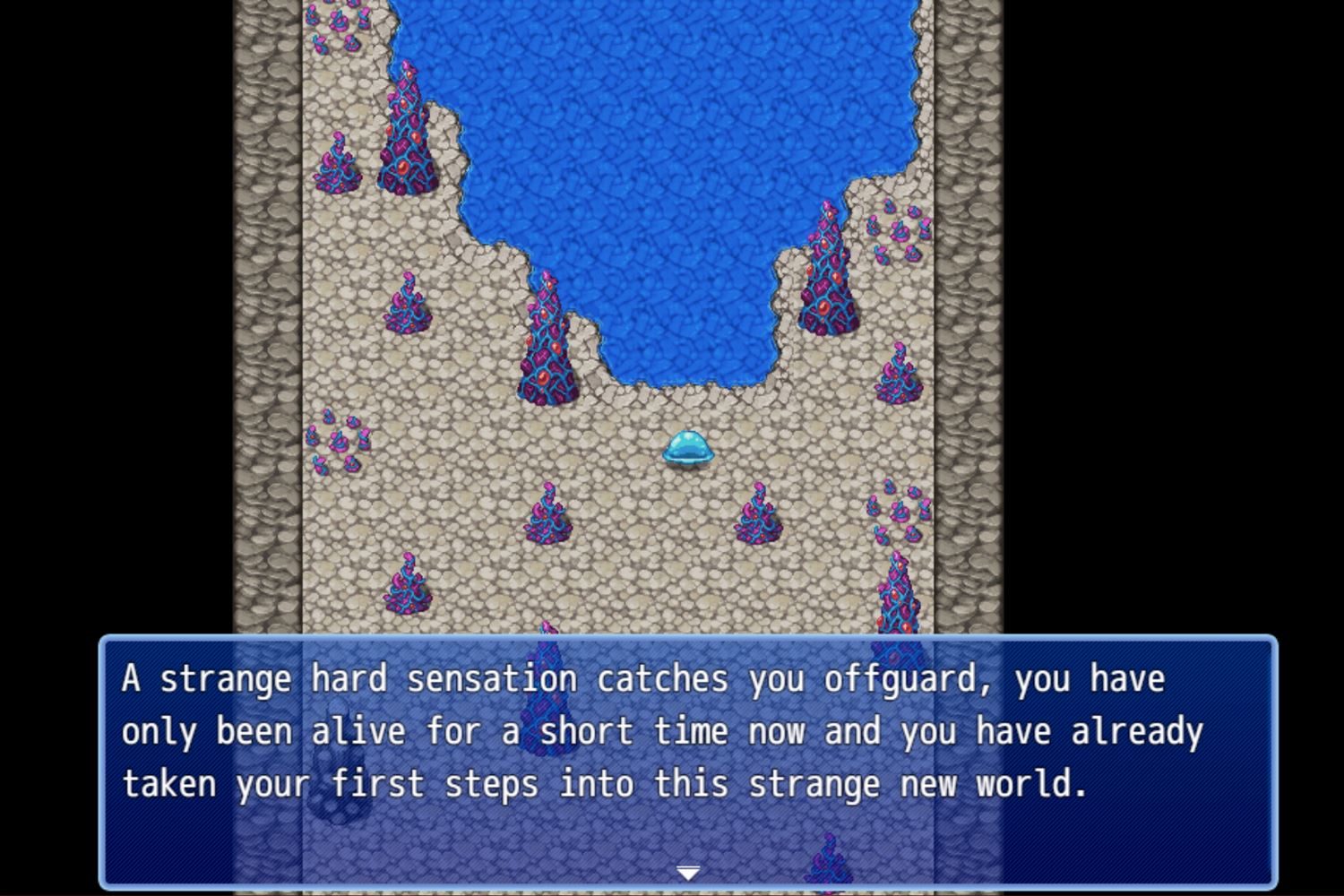Viewport: 1344px width, 896px height.
Task: Click the crystal formation right of the slime
Action: pos(760,515)
